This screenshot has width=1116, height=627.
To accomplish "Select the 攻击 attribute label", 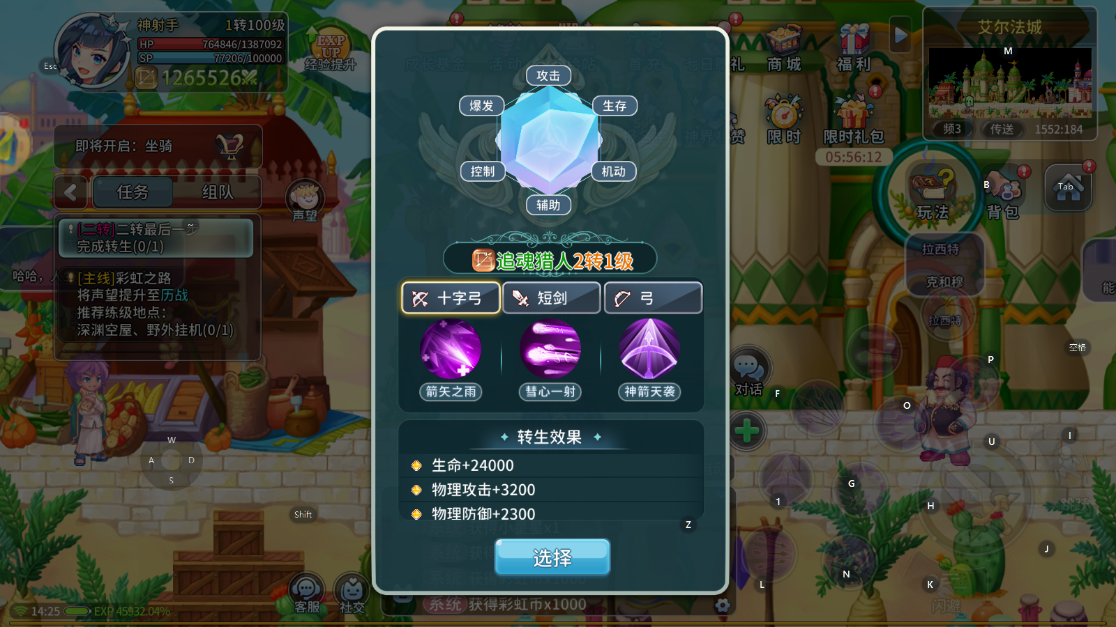I will [x=549, y=75].
